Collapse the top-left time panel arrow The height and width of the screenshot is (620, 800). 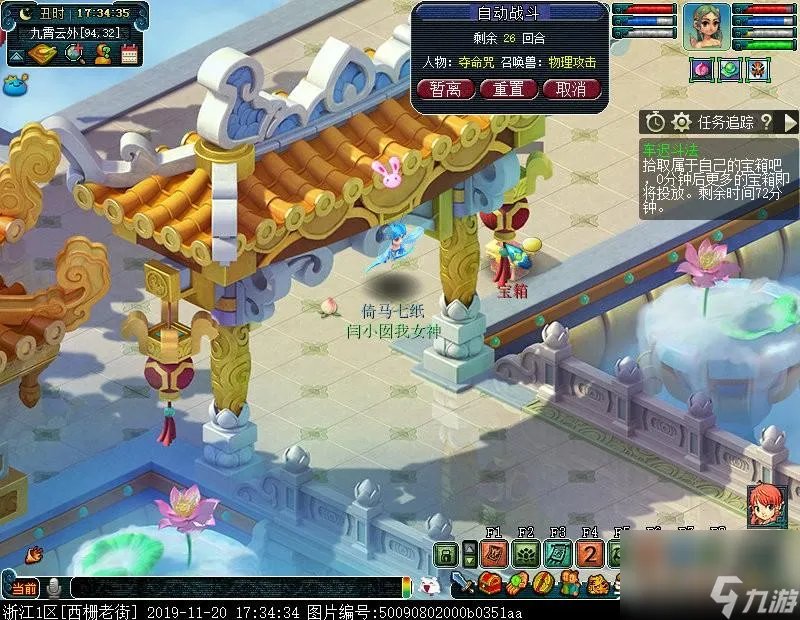[16, 56]
